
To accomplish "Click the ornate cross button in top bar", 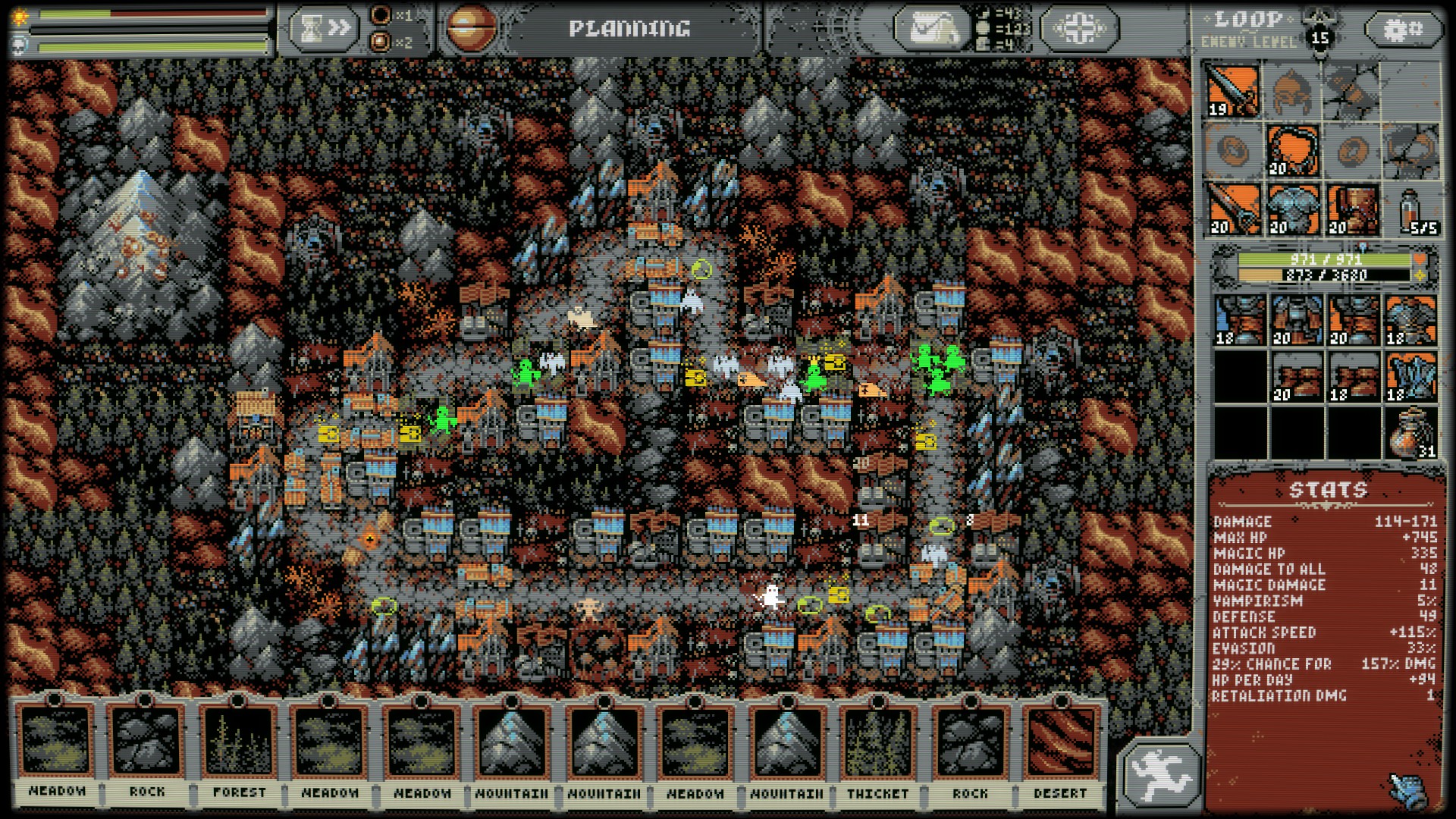I will click(1079, 29).
